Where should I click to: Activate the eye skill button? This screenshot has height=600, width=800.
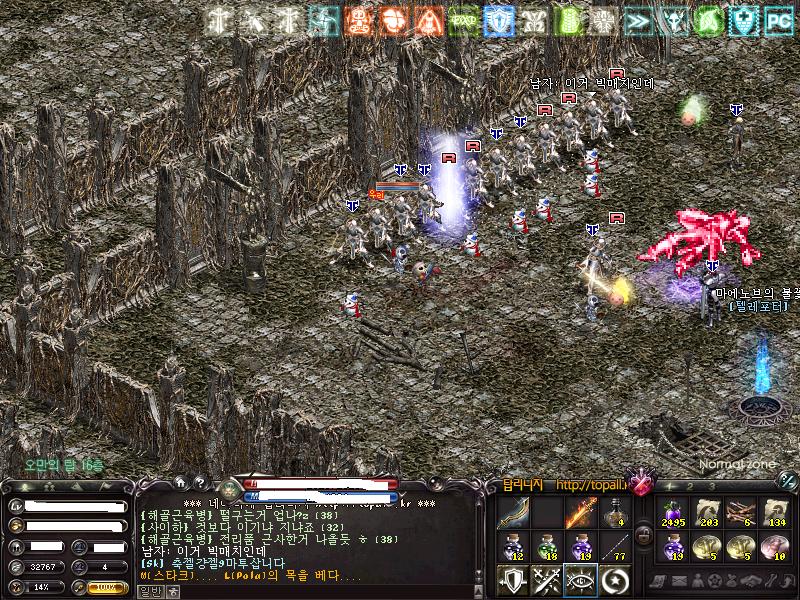coord(581,580)
